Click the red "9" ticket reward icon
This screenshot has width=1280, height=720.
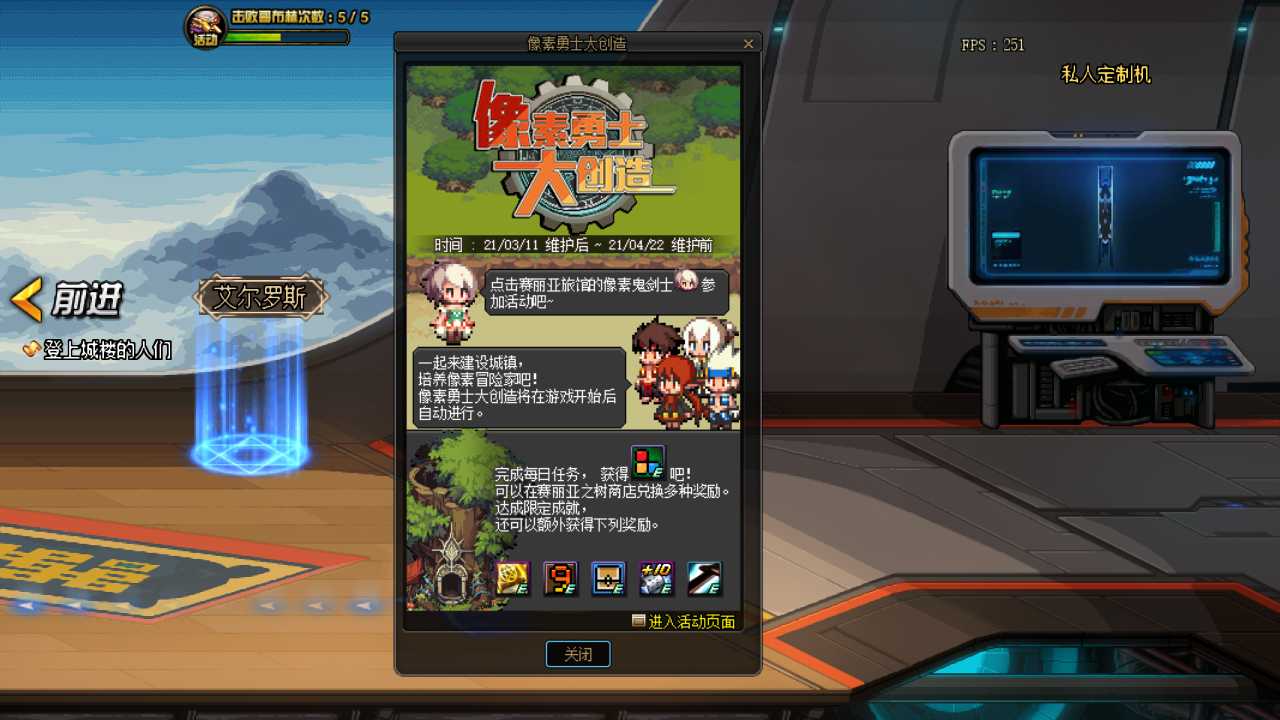(560, 578)
